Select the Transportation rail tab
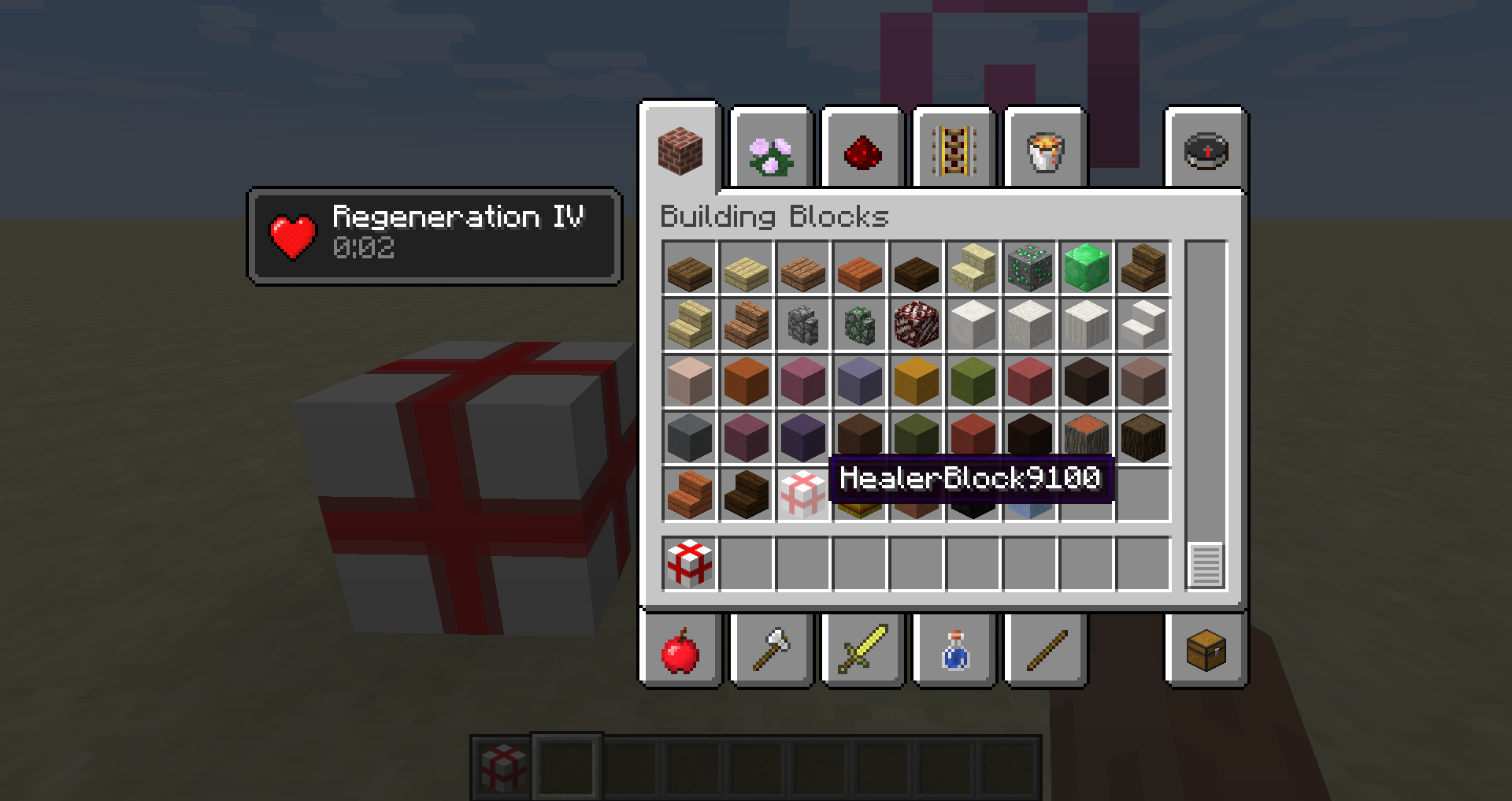The width and height of the screenshot is (1512, 801). [953, 150]
